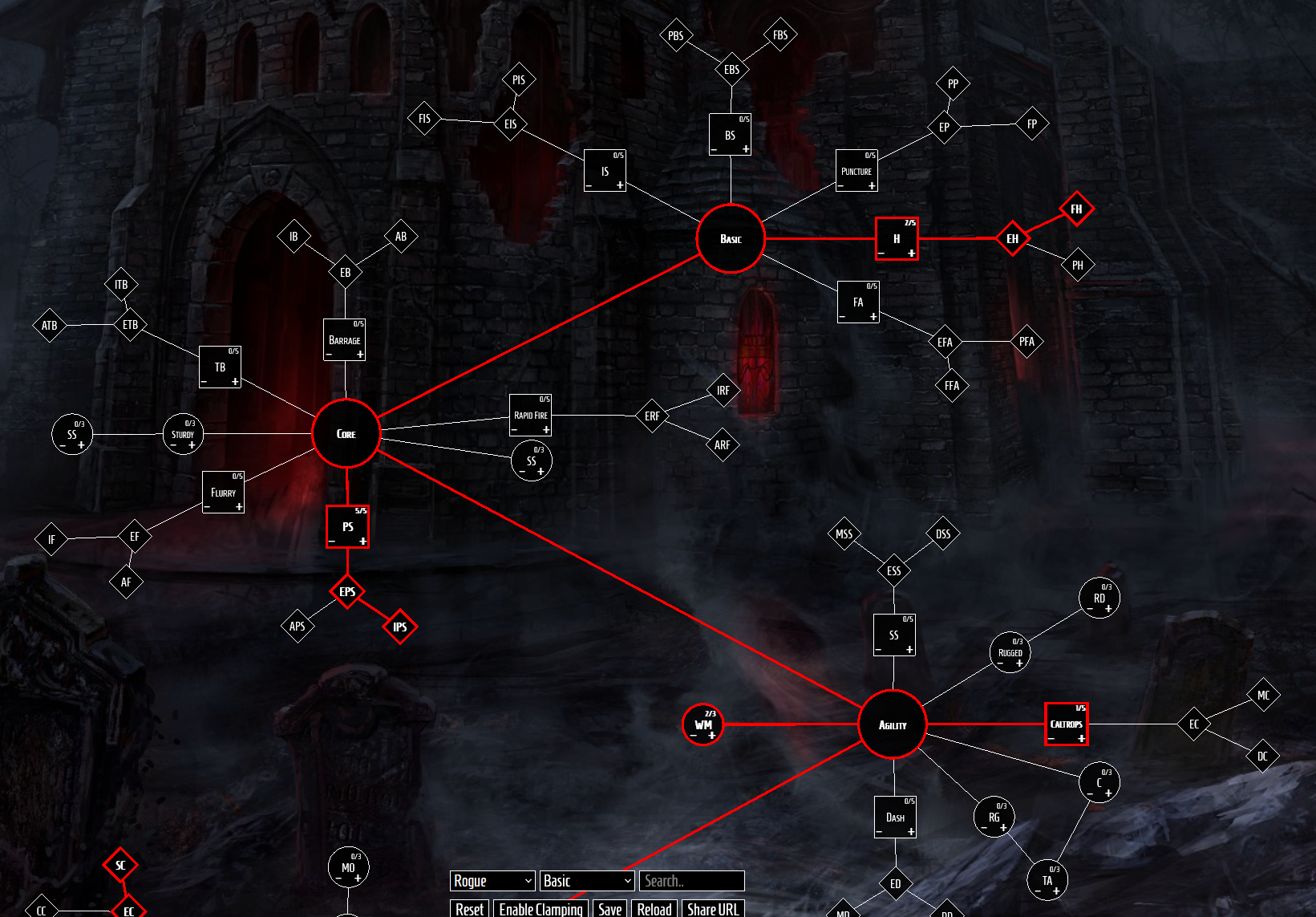Select the Agility skill node
This screenshot has height=917, width=1316.
[893, 724]
